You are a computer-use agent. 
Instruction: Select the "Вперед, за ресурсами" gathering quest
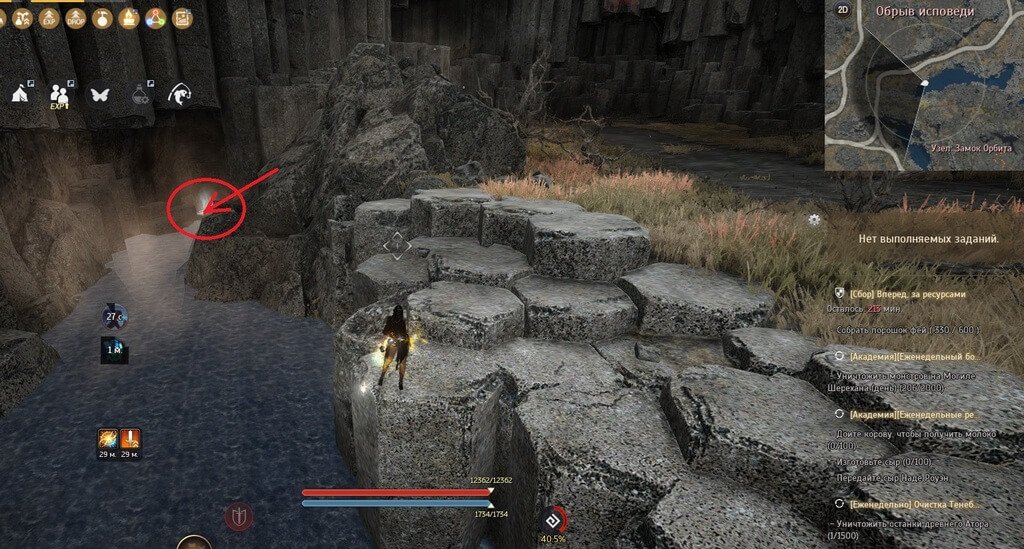coord(908,295)
